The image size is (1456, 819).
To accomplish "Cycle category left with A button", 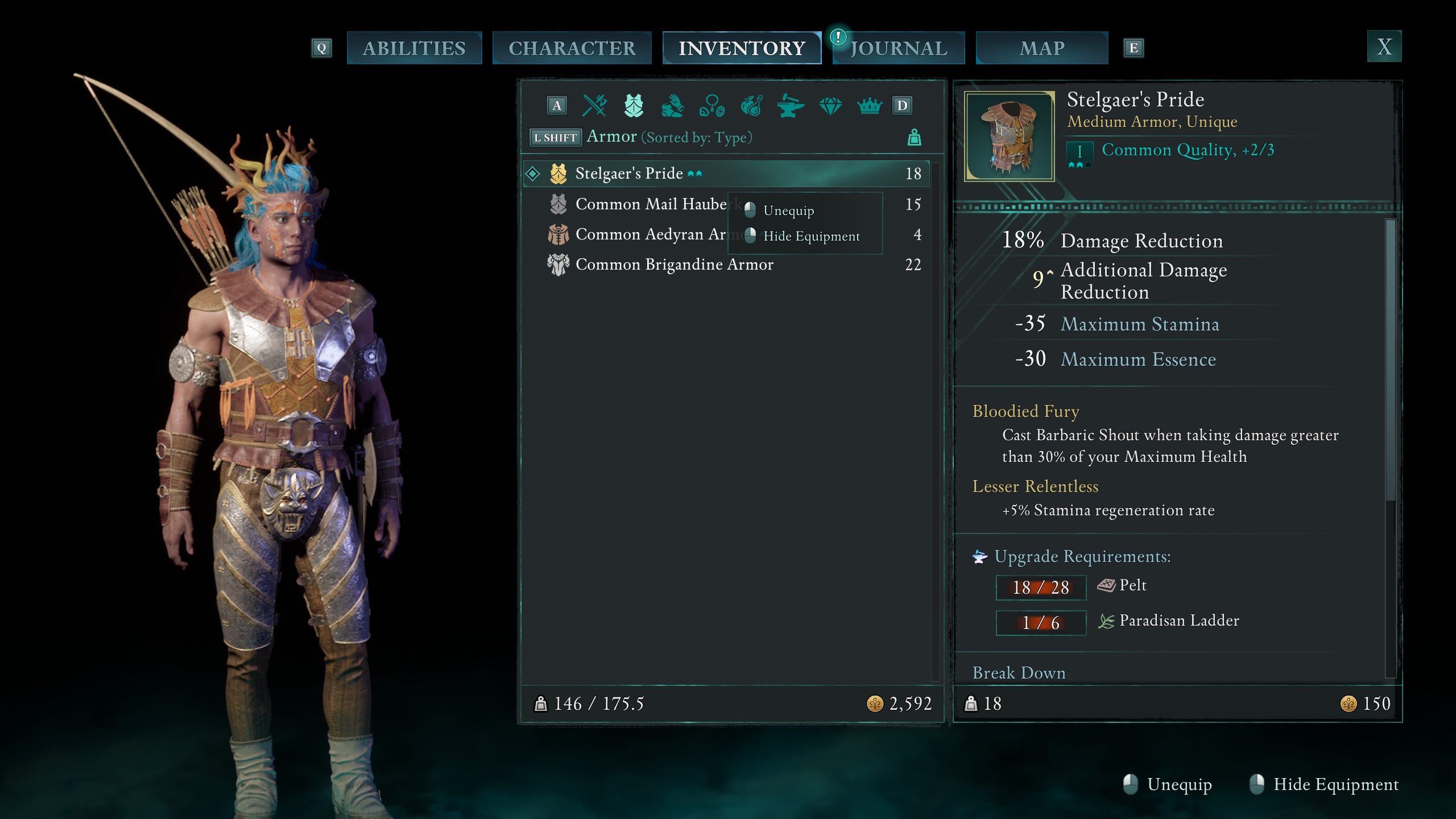I will point(557,105).
